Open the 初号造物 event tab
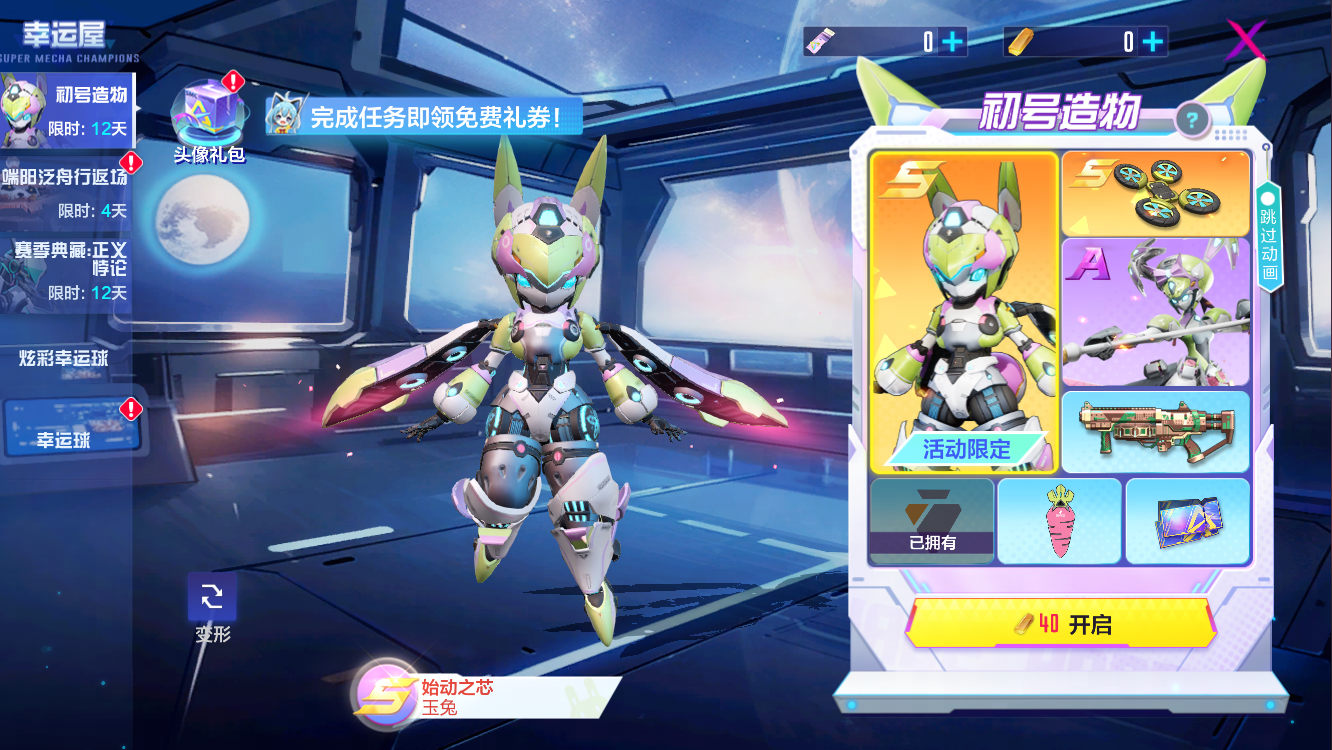The image size is (1332, 750). 67,109
